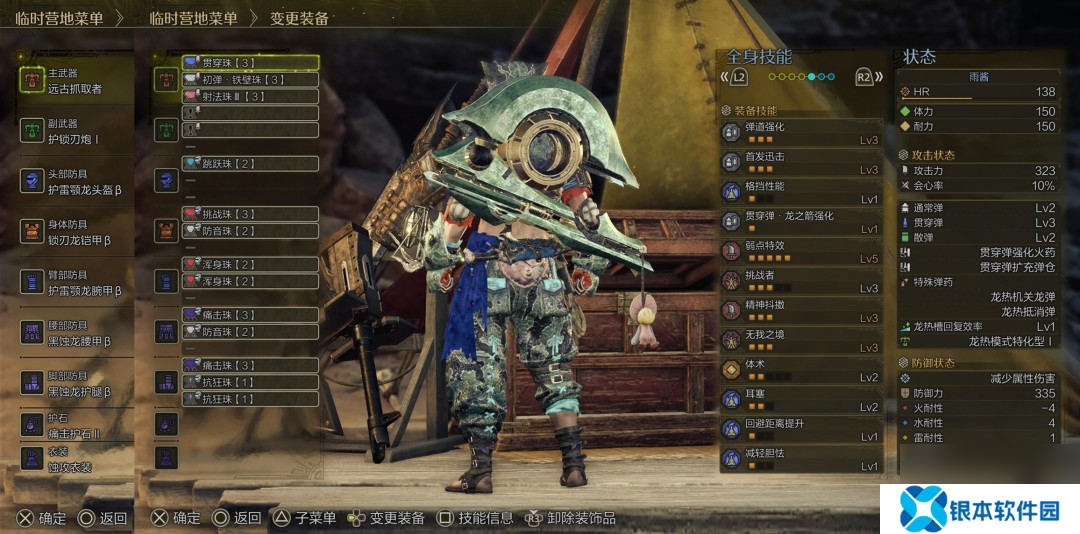Image resolution: width=1080 pixels, height=534 pixels.
Task: Select main weapon 远古抓取者
Action: tap(75, 81)
